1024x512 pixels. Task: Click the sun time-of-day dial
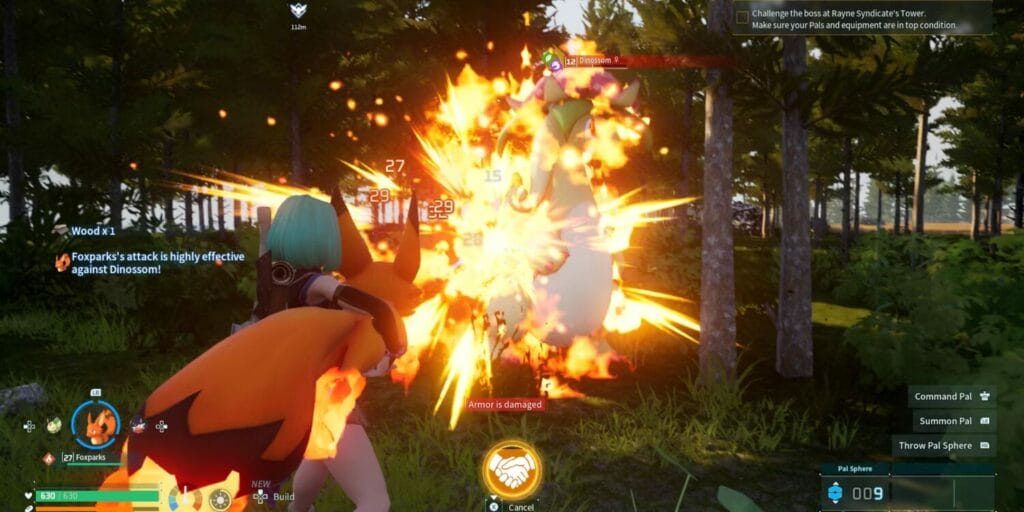pyautogui.click(x=219, y=499)
